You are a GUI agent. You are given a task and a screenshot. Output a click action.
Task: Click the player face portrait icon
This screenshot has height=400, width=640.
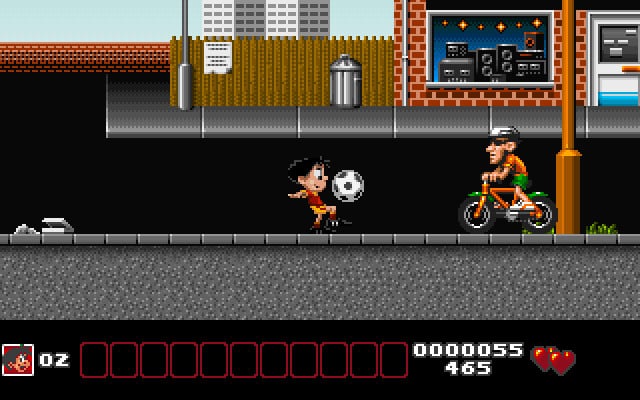click(18, 360)
